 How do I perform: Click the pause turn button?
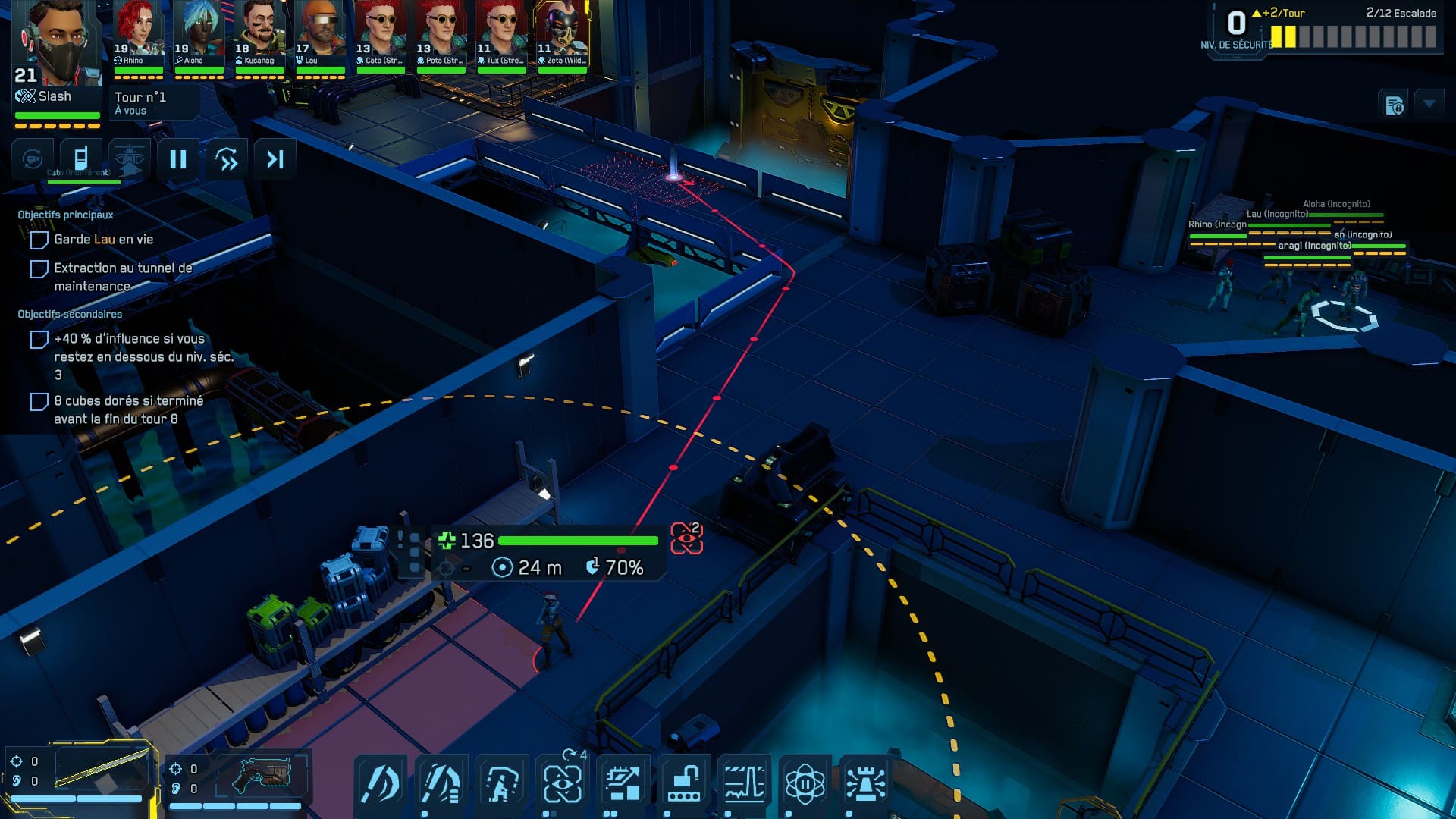[x=178, y=159]
